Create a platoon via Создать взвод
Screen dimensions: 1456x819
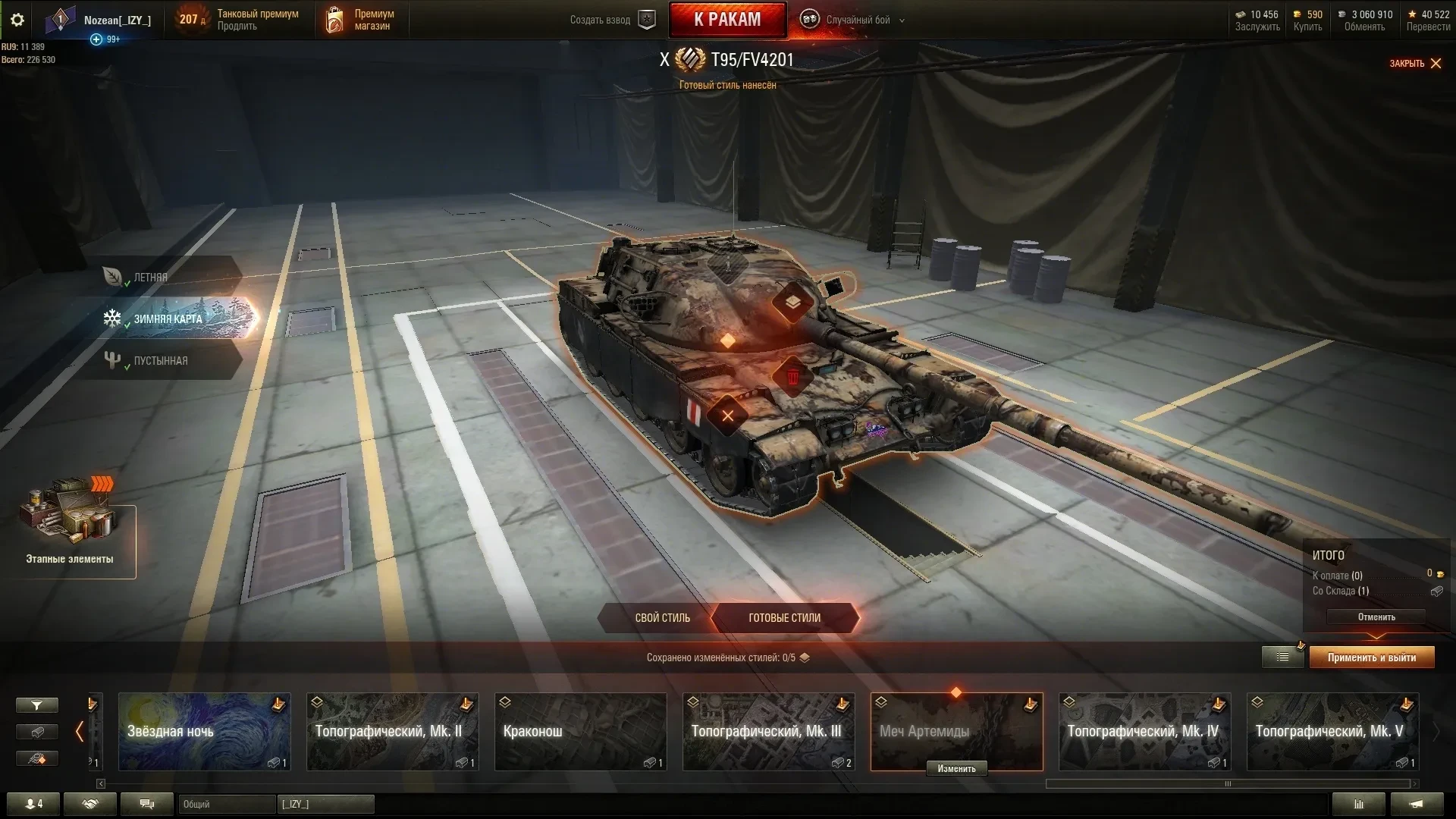[611, 20]
